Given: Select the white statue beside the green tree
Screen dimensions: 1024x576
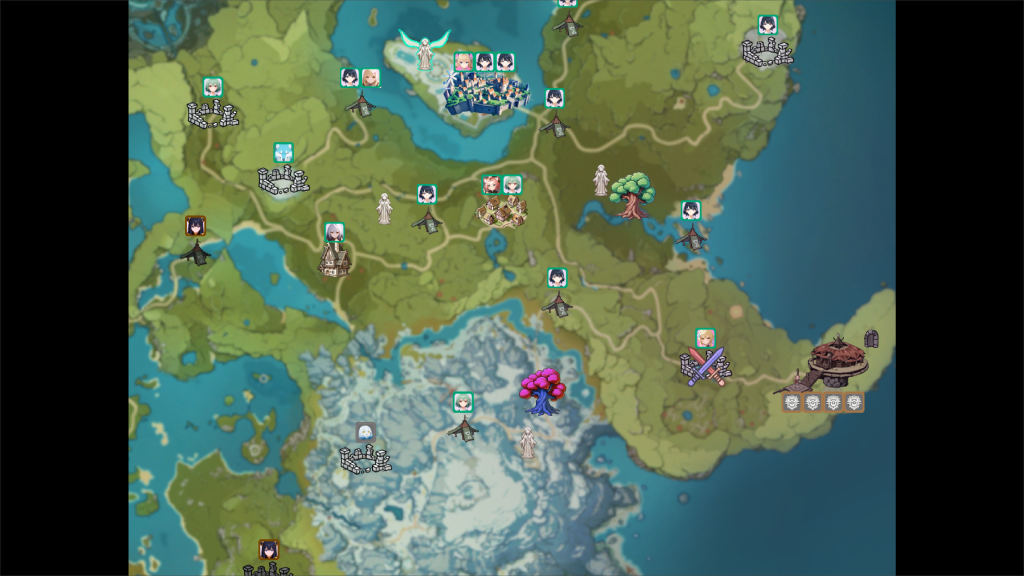Looking at the screenshot, I should click(x=601, y=180).
